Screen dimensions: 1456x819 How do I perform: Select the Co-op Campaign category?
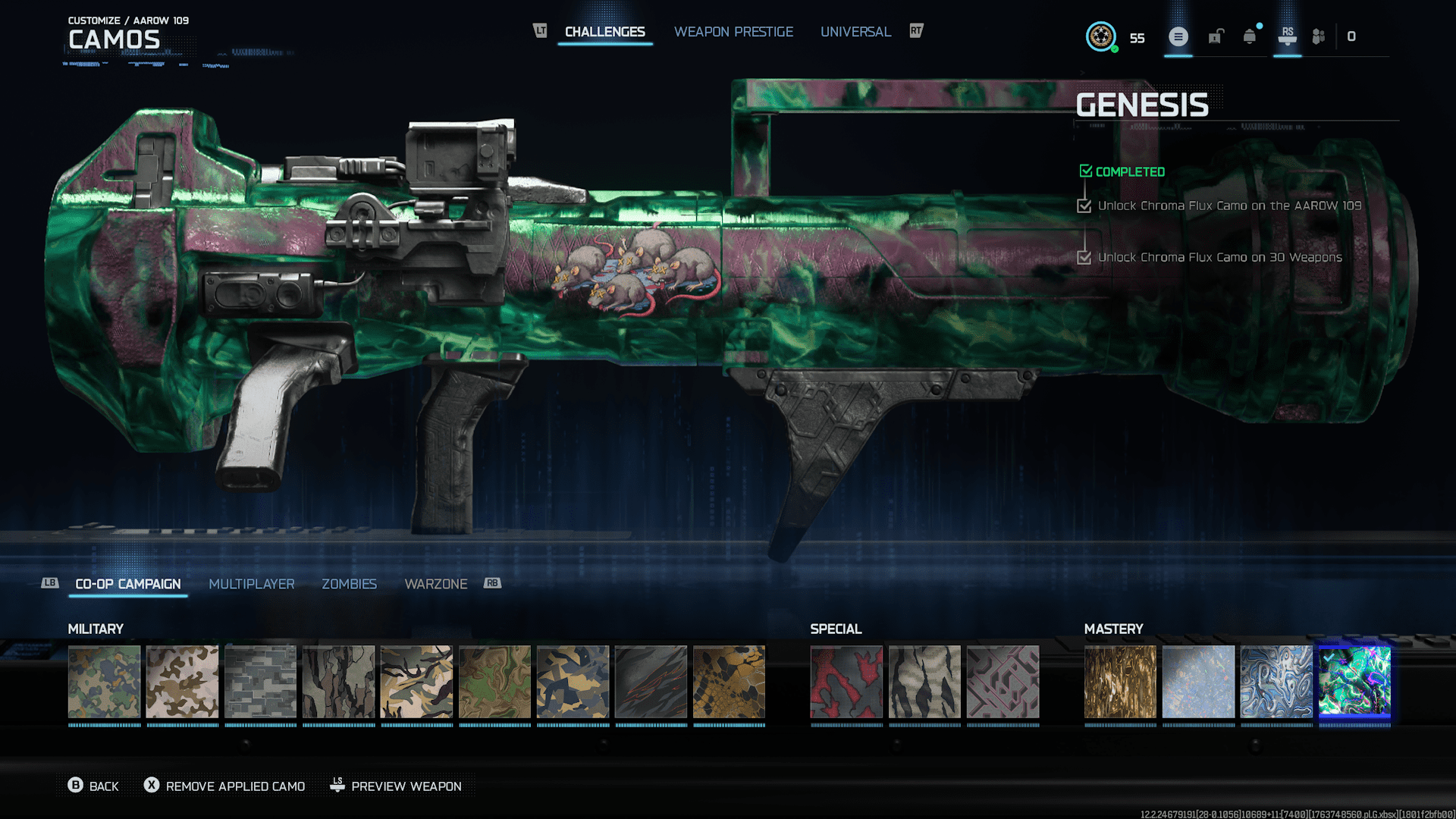pos(128,584)
